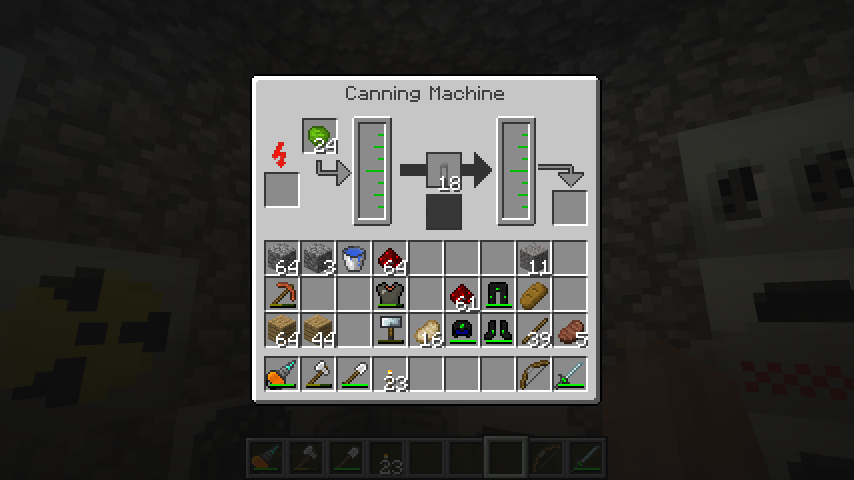Pick up the bronze pickaxe
The image size is (854, 480).
pos(283,295)
